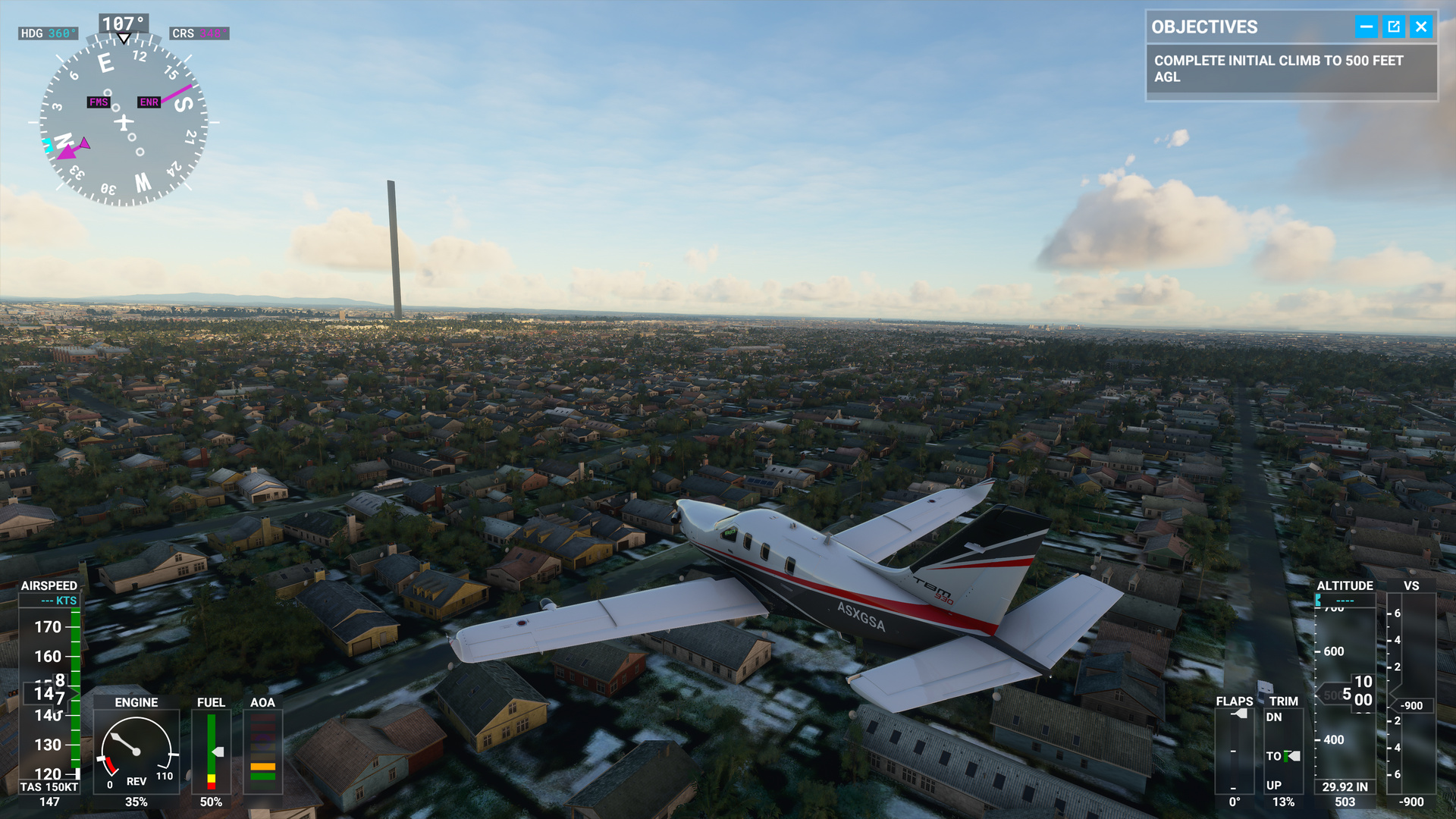Click the AIRSPEED tape indicator
The height and width of the screenshot is (819, 1456).
(x=49, y=690)
